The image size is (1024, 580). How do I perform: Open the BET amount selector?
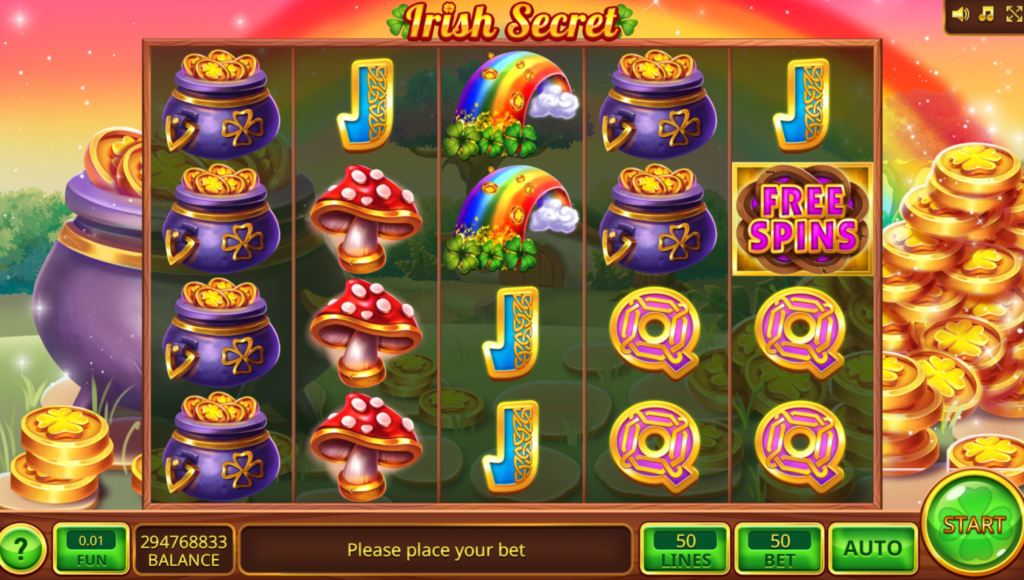pos(779,548)
